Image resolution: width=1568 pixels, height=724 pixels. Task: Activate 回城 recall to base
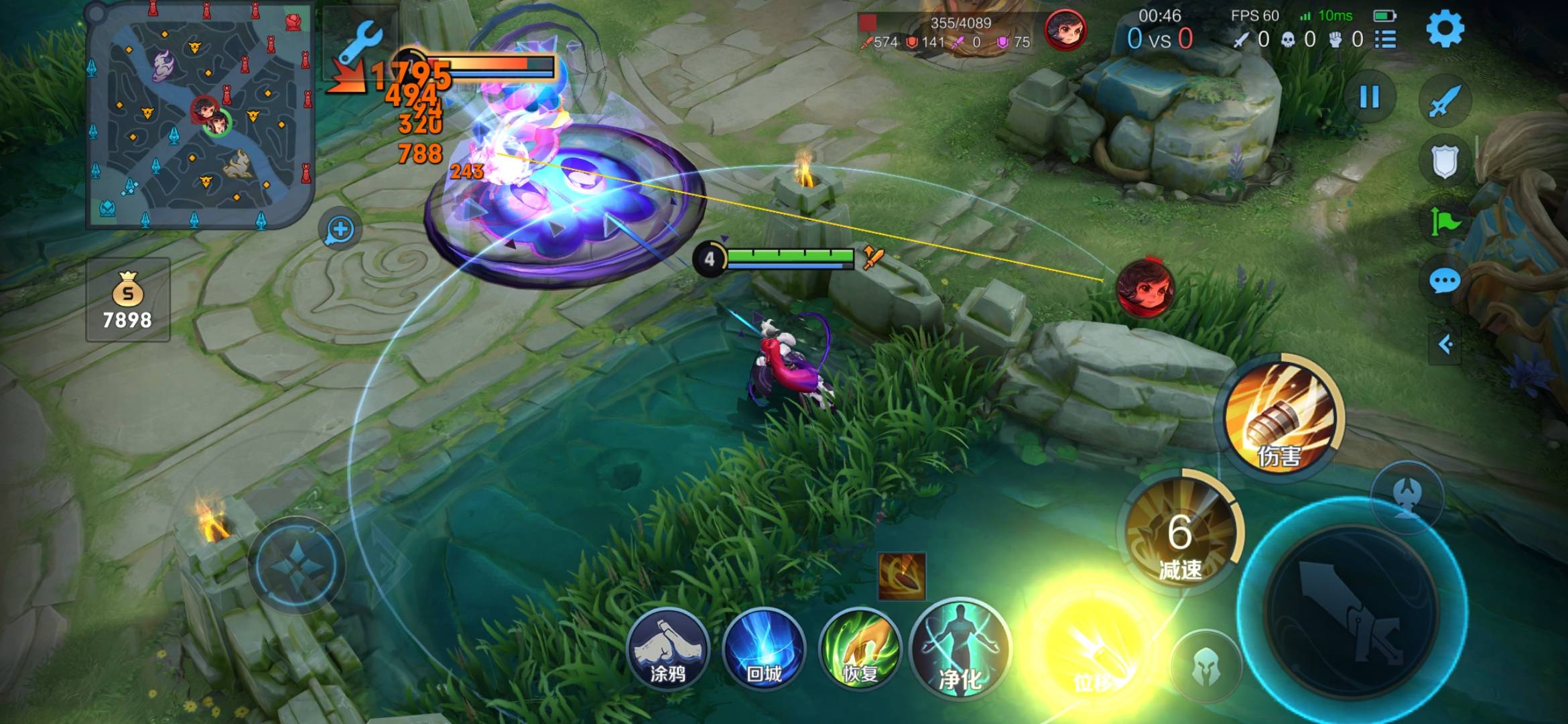764,649
